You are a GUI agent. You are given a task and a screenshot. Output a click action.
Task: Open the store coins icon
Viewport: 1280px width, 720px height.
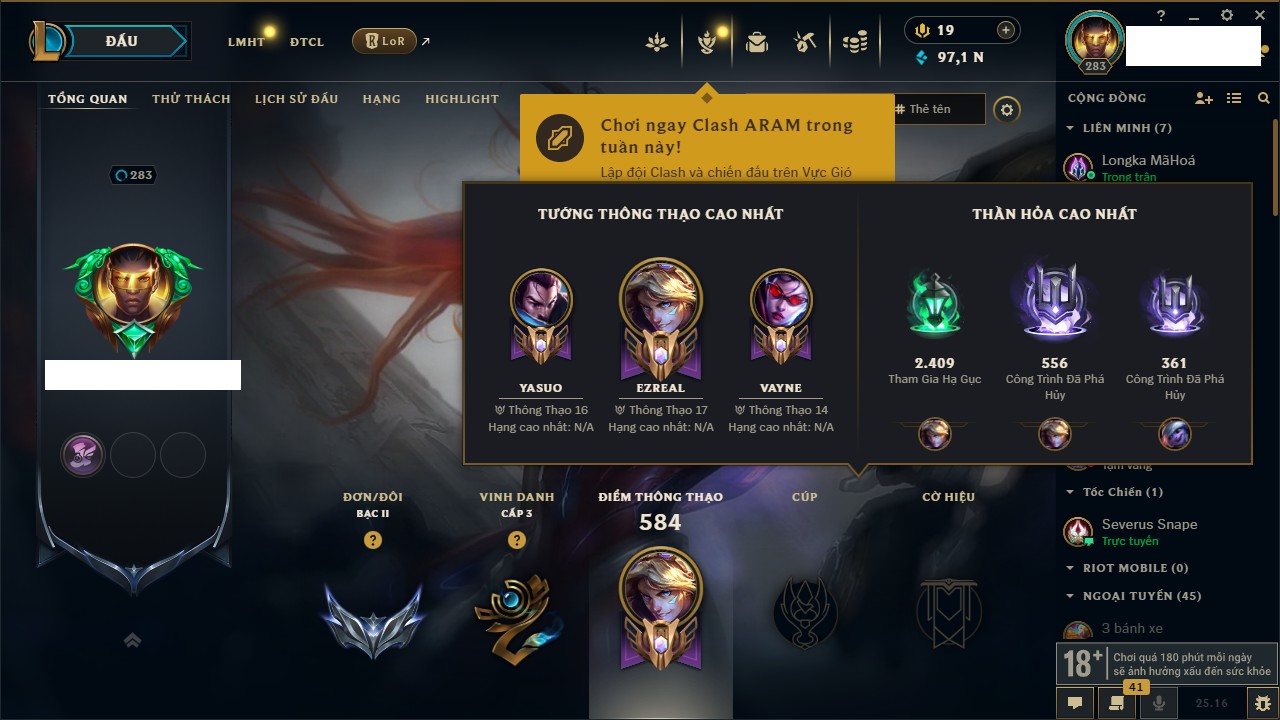click(x=854, y=42)
